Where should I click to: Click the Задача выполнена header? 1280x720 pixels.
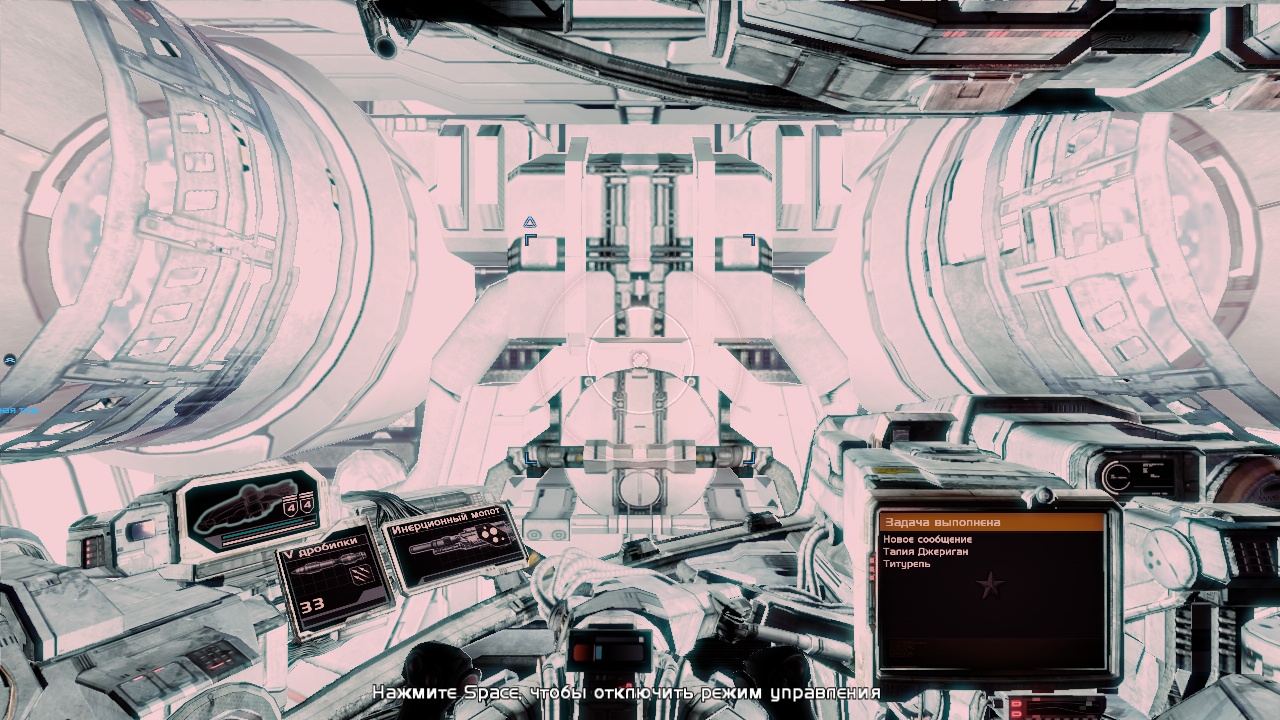click(x=991, y=522)
